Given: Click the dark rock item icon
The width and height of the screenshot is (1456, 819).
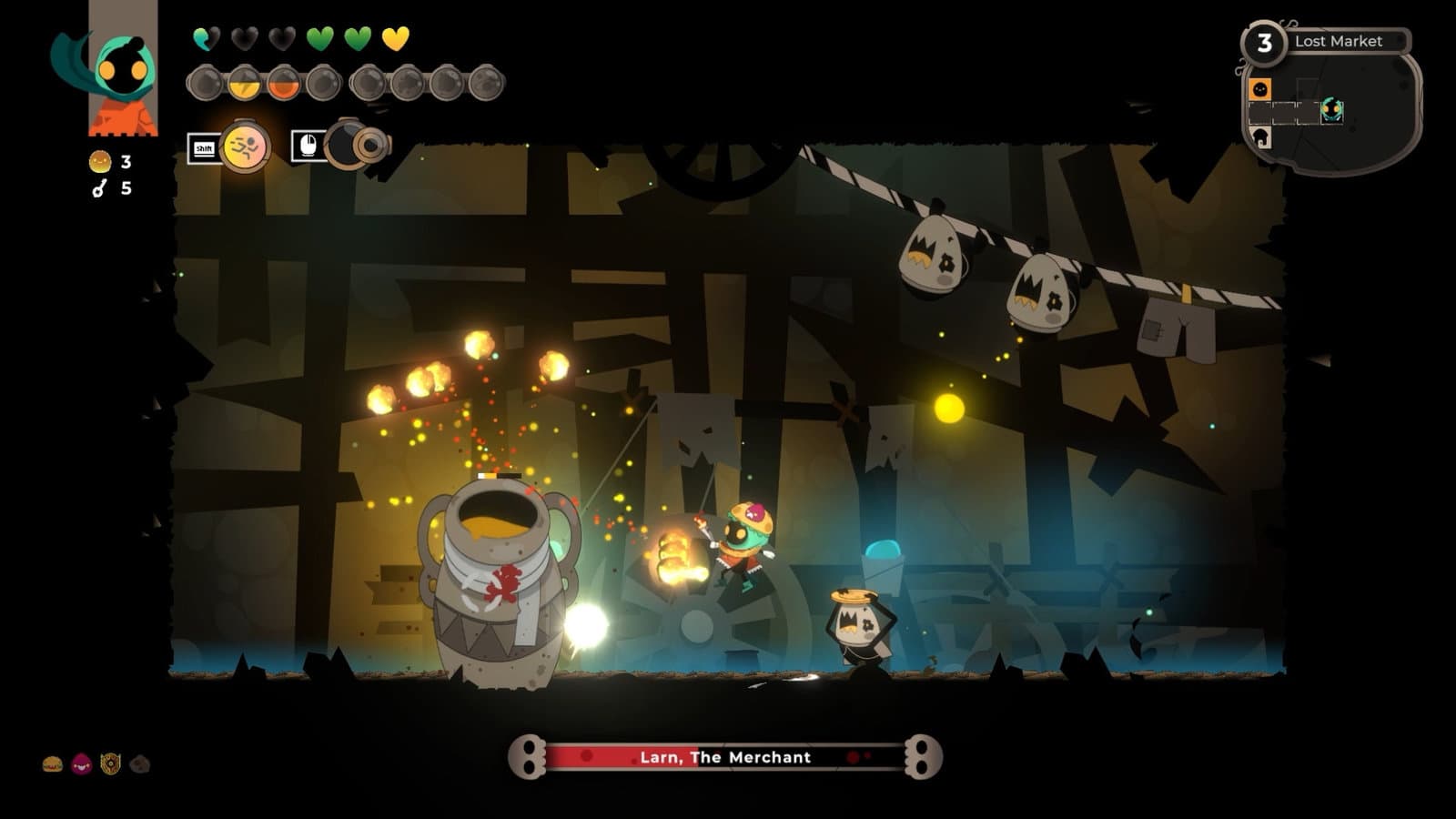Looking at the screenshot, I should (x=139, y=764).
